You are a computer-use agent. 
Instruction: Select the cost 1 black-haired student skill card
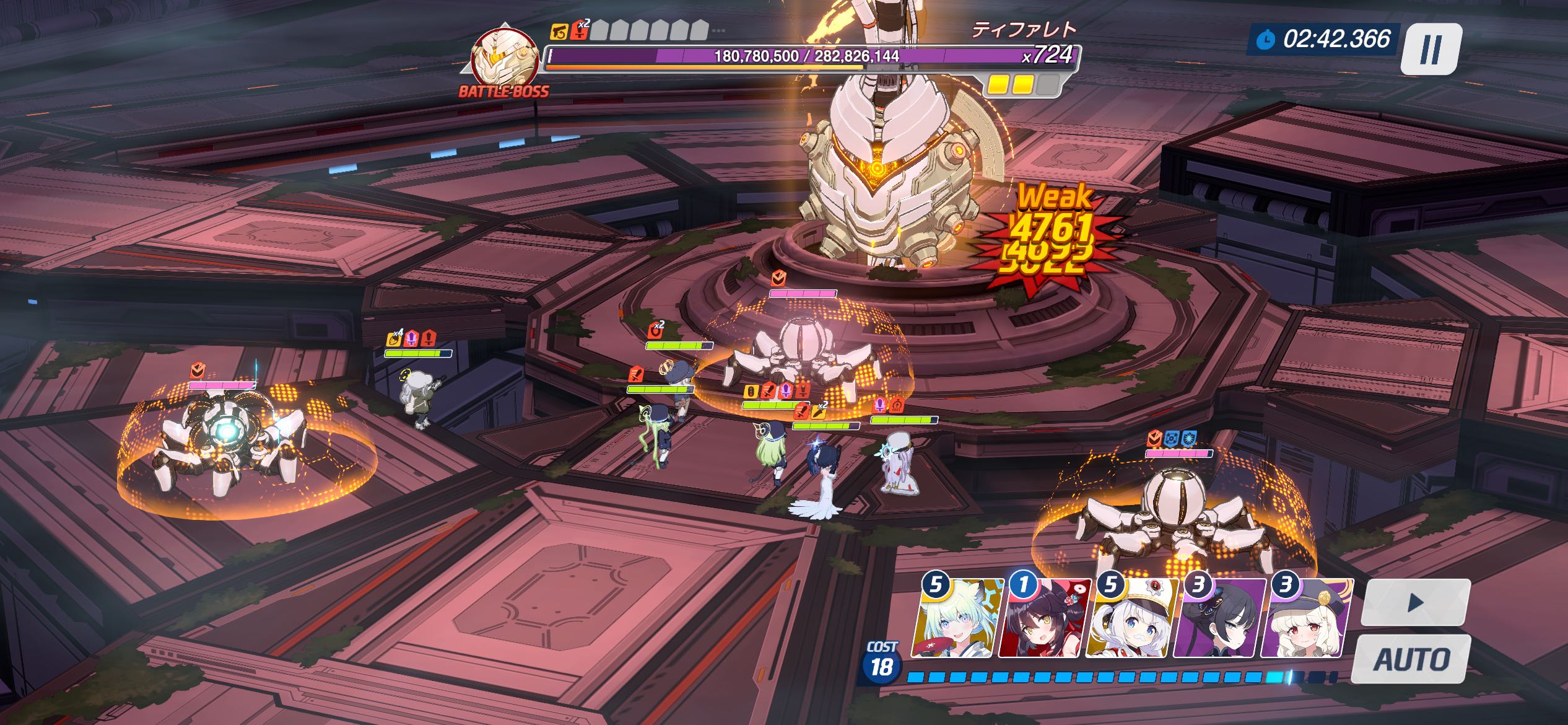1045,620
